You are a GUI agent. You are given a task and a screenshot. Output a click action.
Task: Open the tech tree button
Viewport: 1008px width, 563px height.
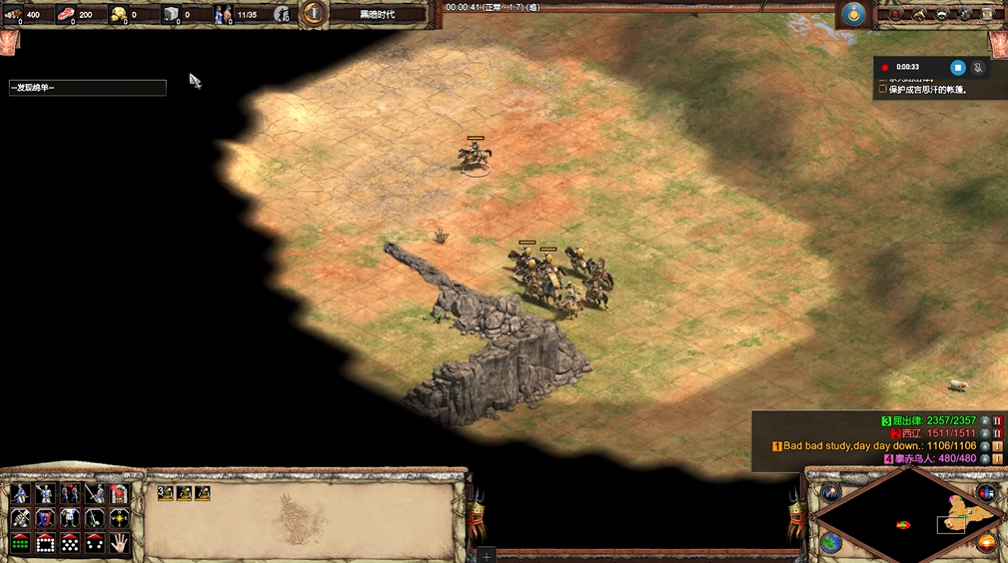point(942,13)
